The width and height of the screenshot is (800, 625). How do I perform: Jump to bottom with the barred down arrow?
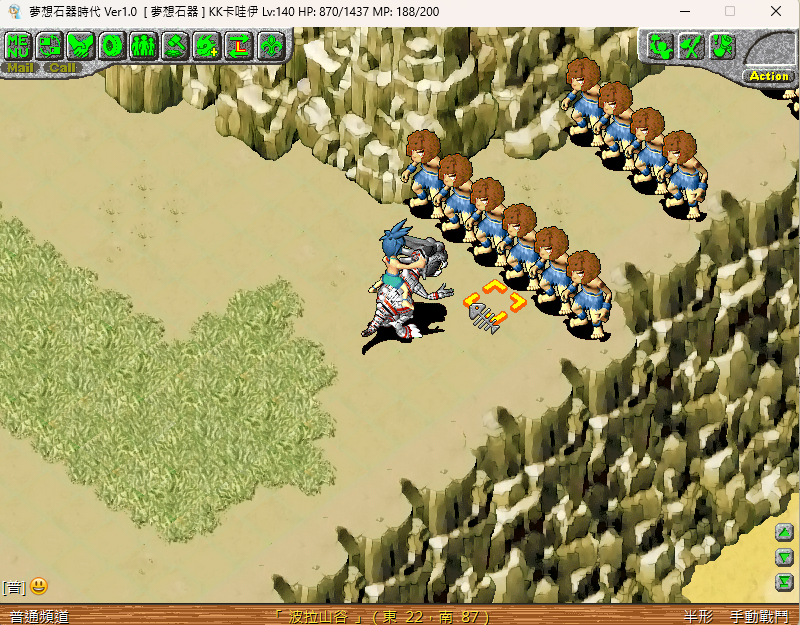coord(785,582)
